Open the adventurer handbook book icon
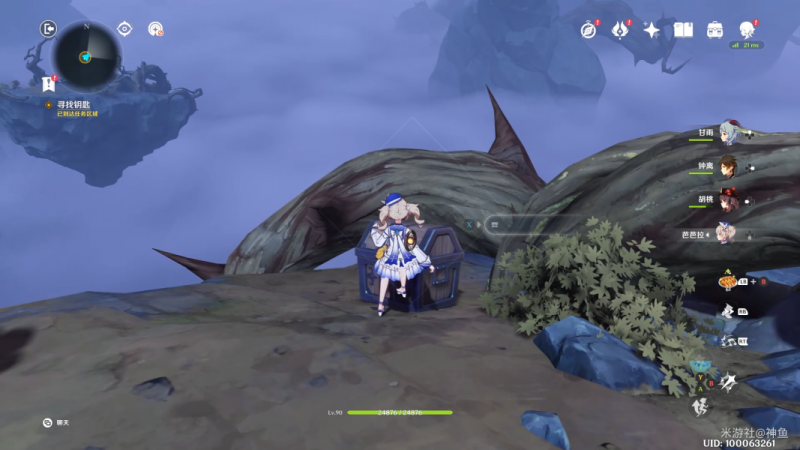This screenshot has width=800, height=450. point(683,31)
